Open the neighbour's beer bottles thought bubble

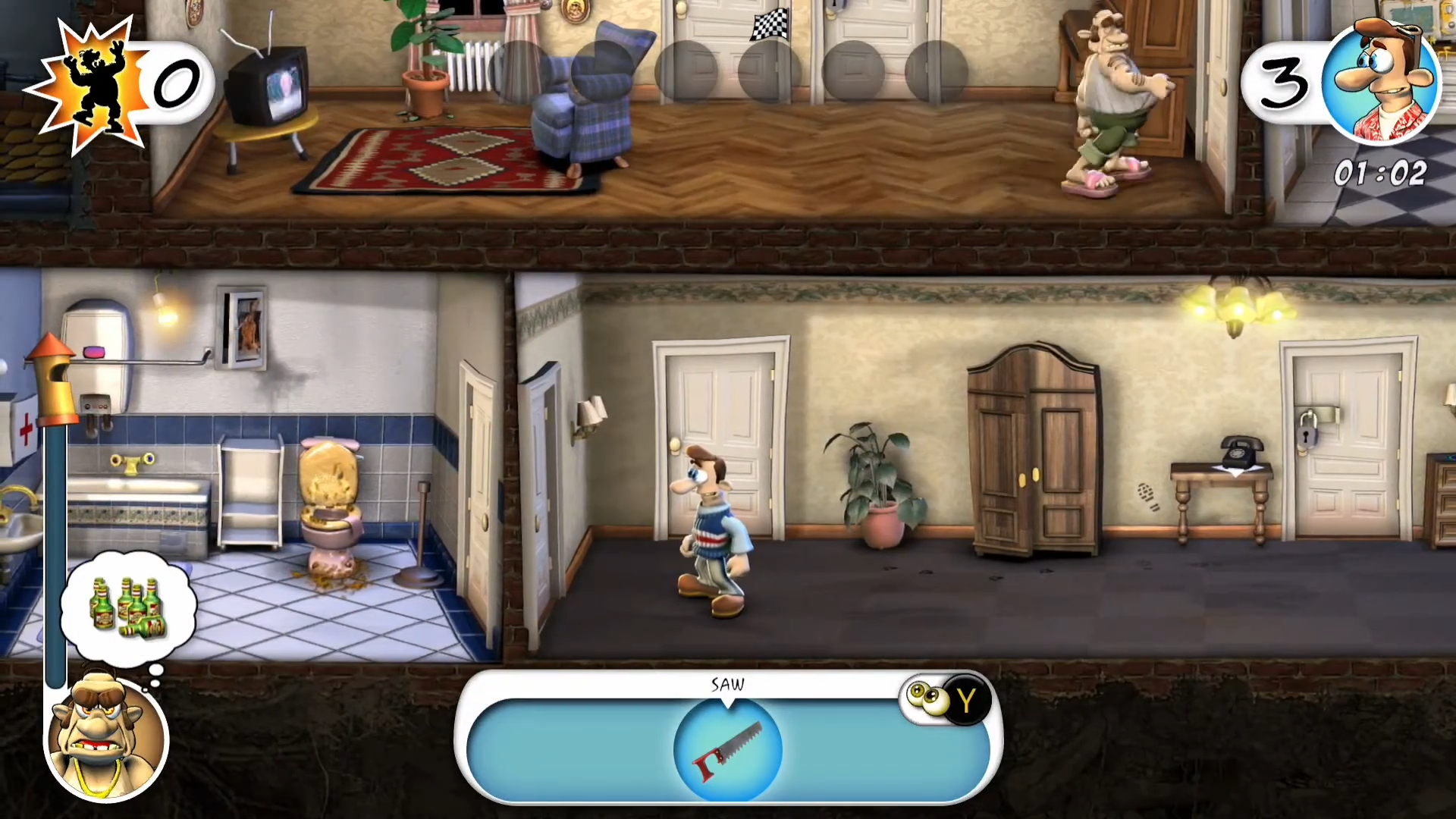(x=128, y=607)
